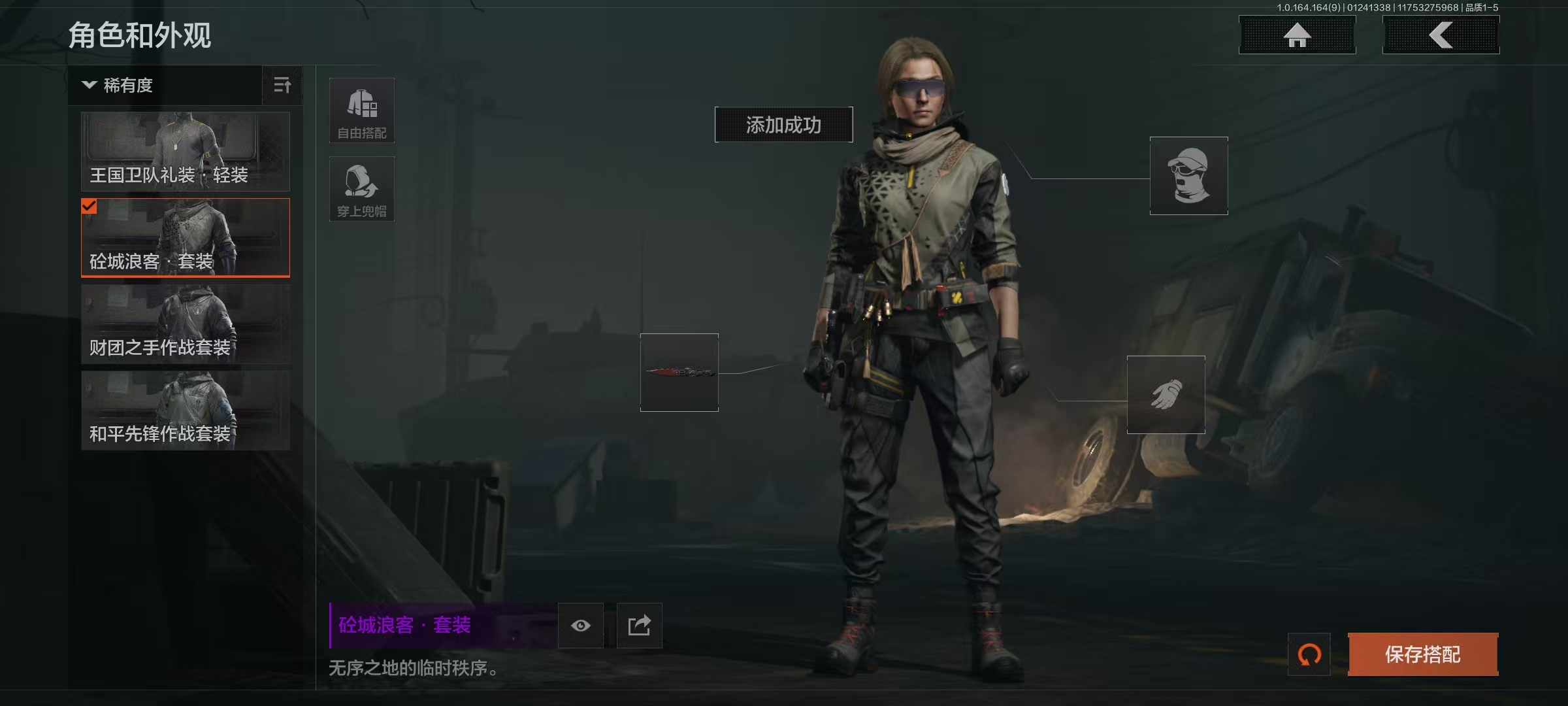The image size is (1568, 706).
Task: Pick the 和平先锋作战套装 outfit
Action: [x=186, y=411]
